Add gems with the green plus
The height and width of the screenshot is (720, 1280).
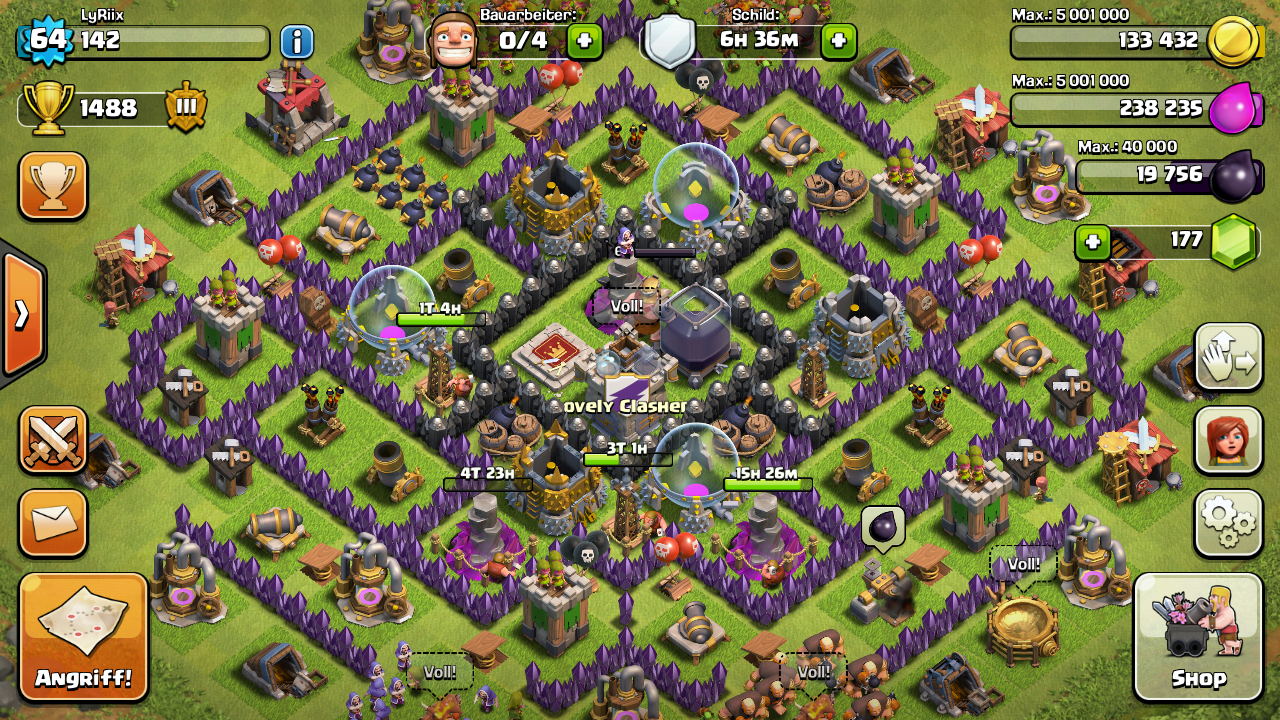point(1093,242)
